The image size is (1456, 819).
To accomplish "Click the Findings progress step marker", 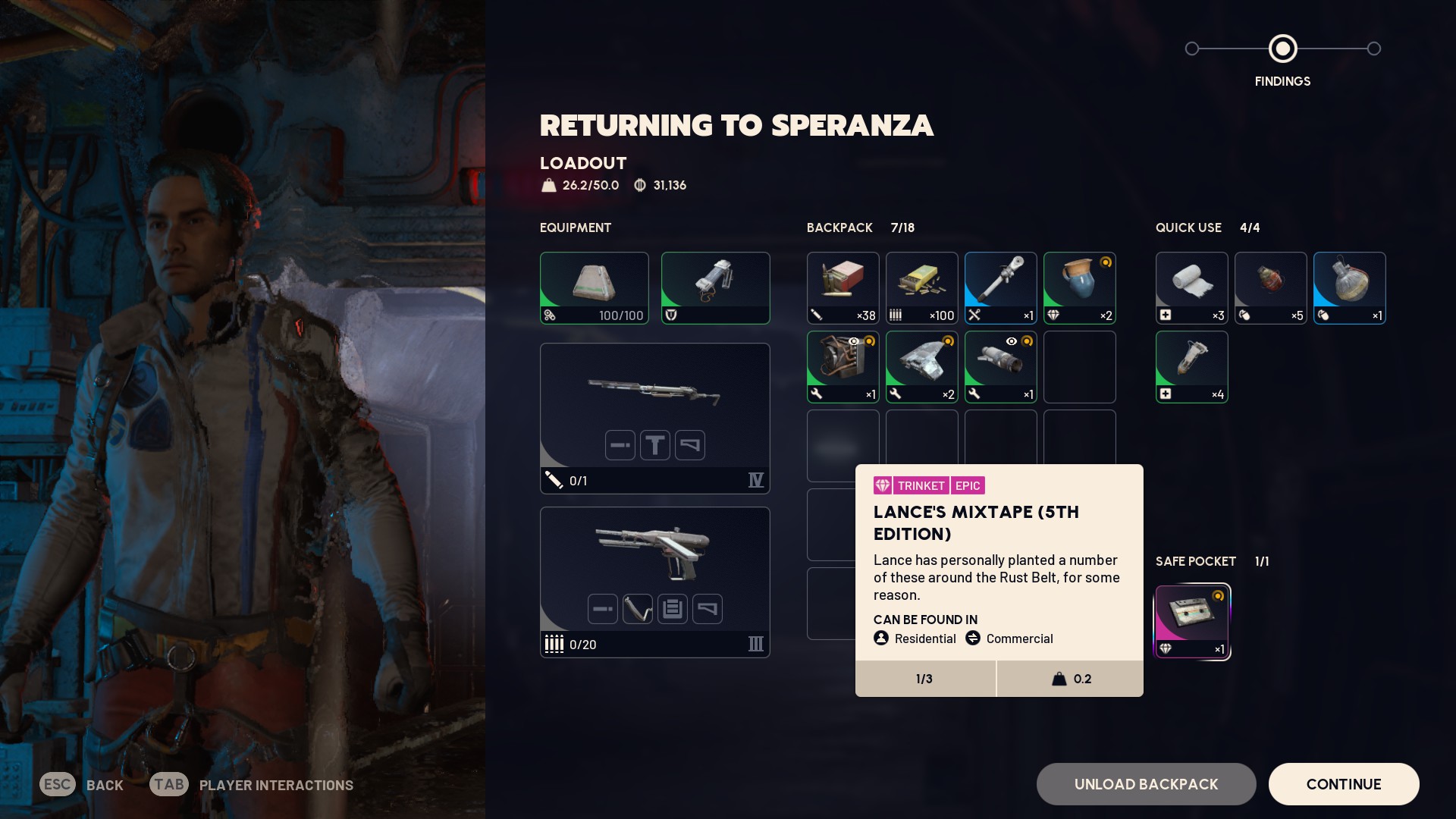I will click(x=1282, y=49).
